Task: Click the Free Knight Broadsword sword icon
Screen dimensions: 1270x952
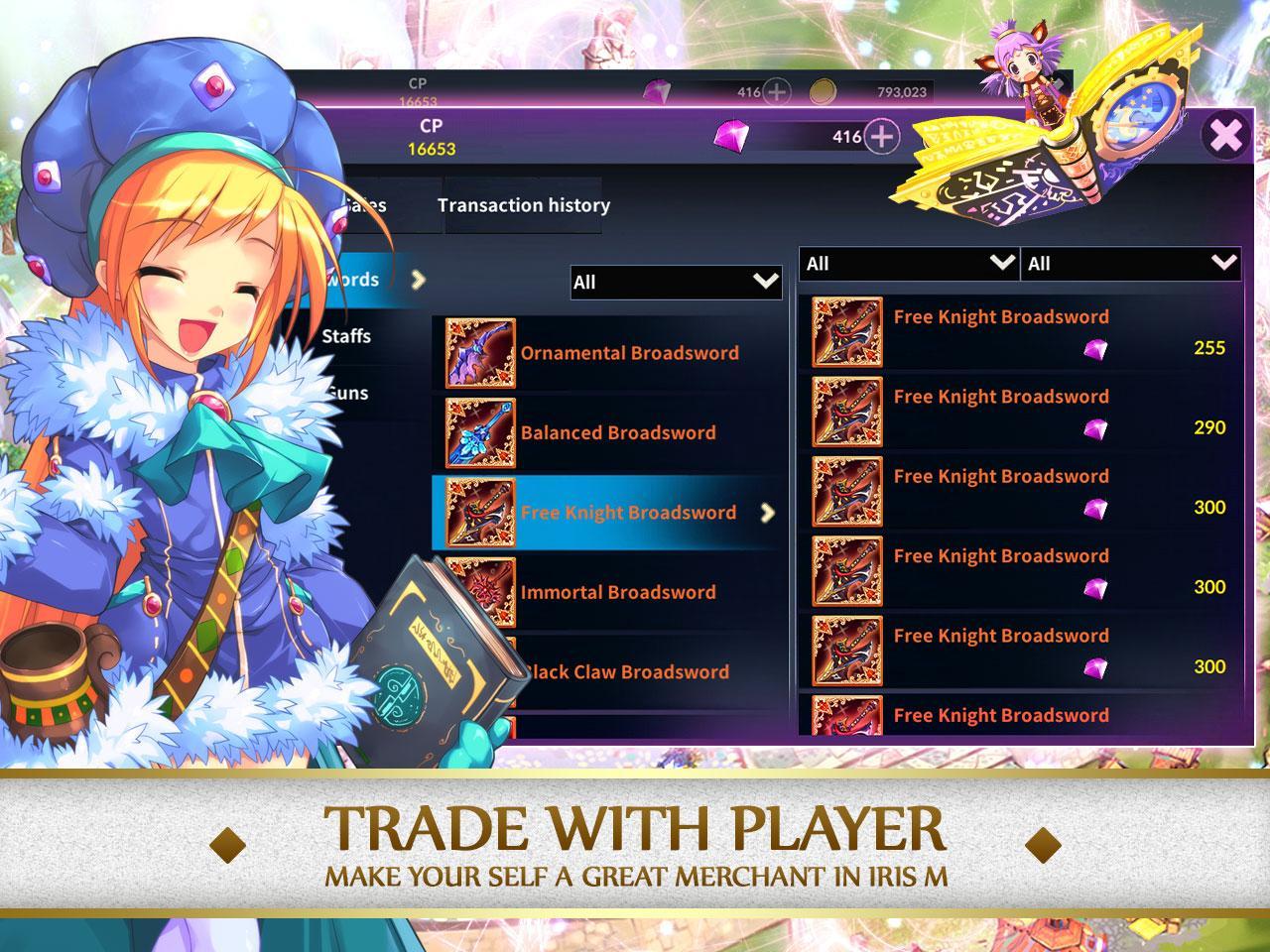Action: 483,511
